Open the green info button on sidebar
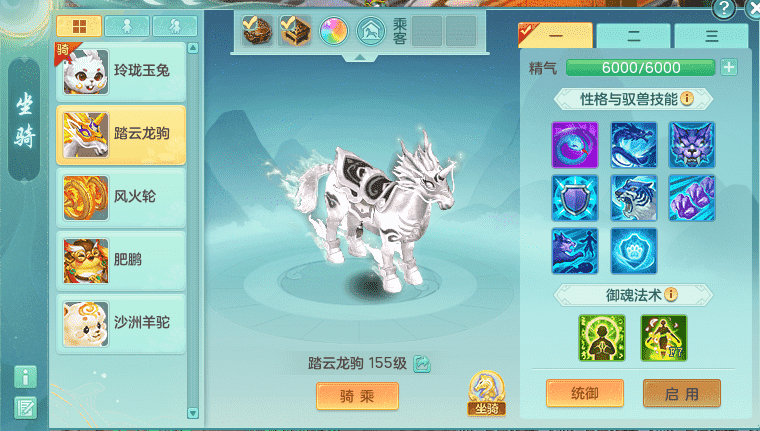 point(26,376)
